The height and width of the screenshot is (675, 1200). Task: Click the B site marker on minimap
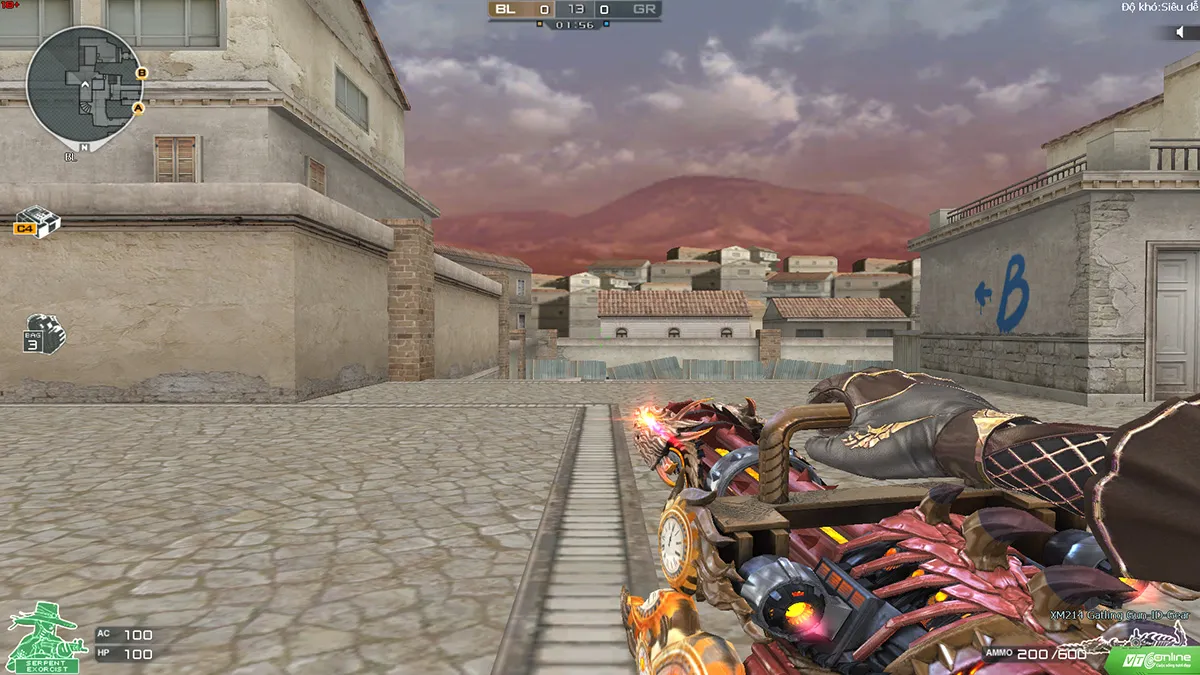(x=141, y=72)
